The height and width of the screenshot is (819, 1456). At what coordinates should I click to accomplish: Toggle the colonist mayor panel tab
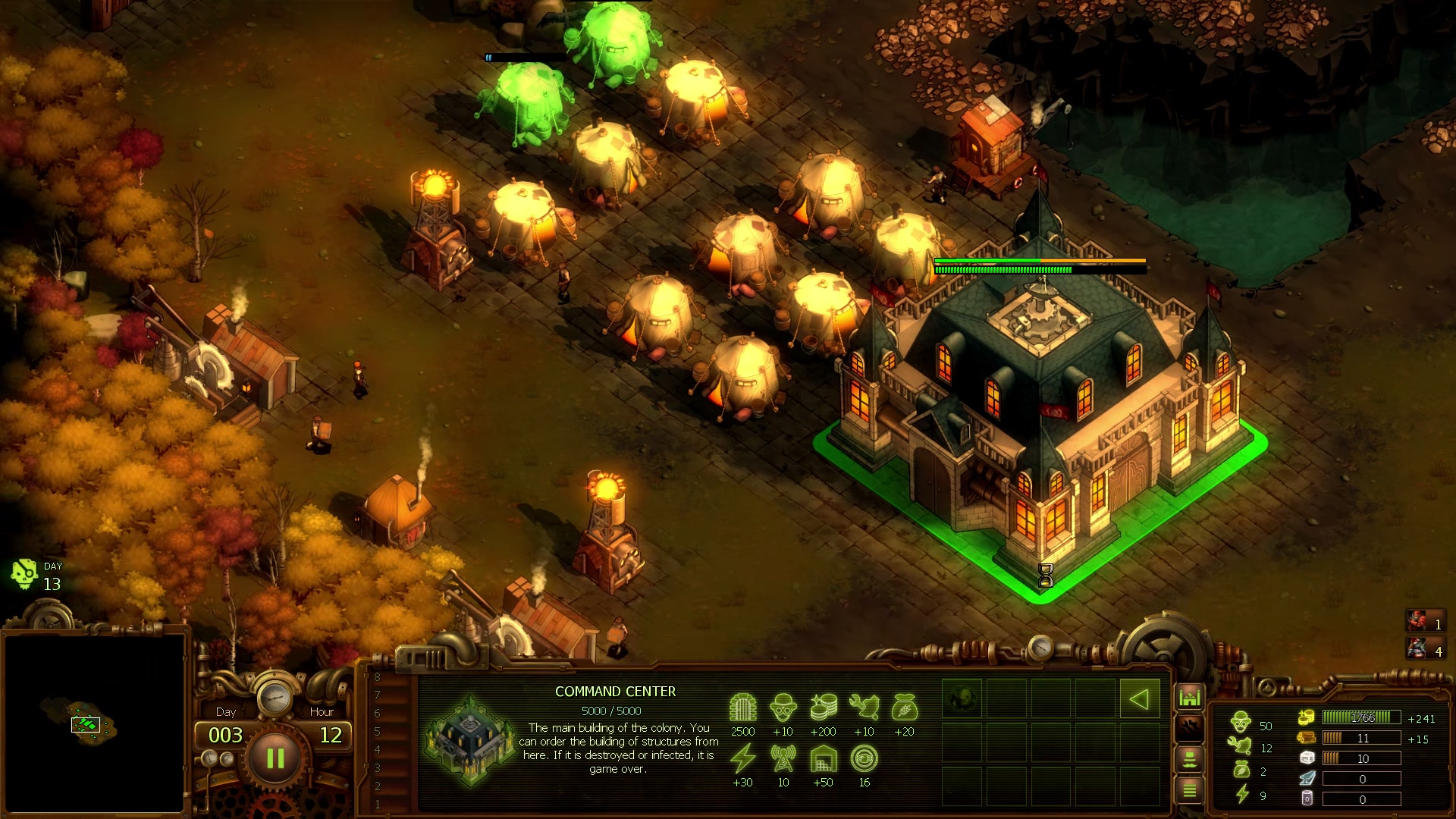(1191, 760)
